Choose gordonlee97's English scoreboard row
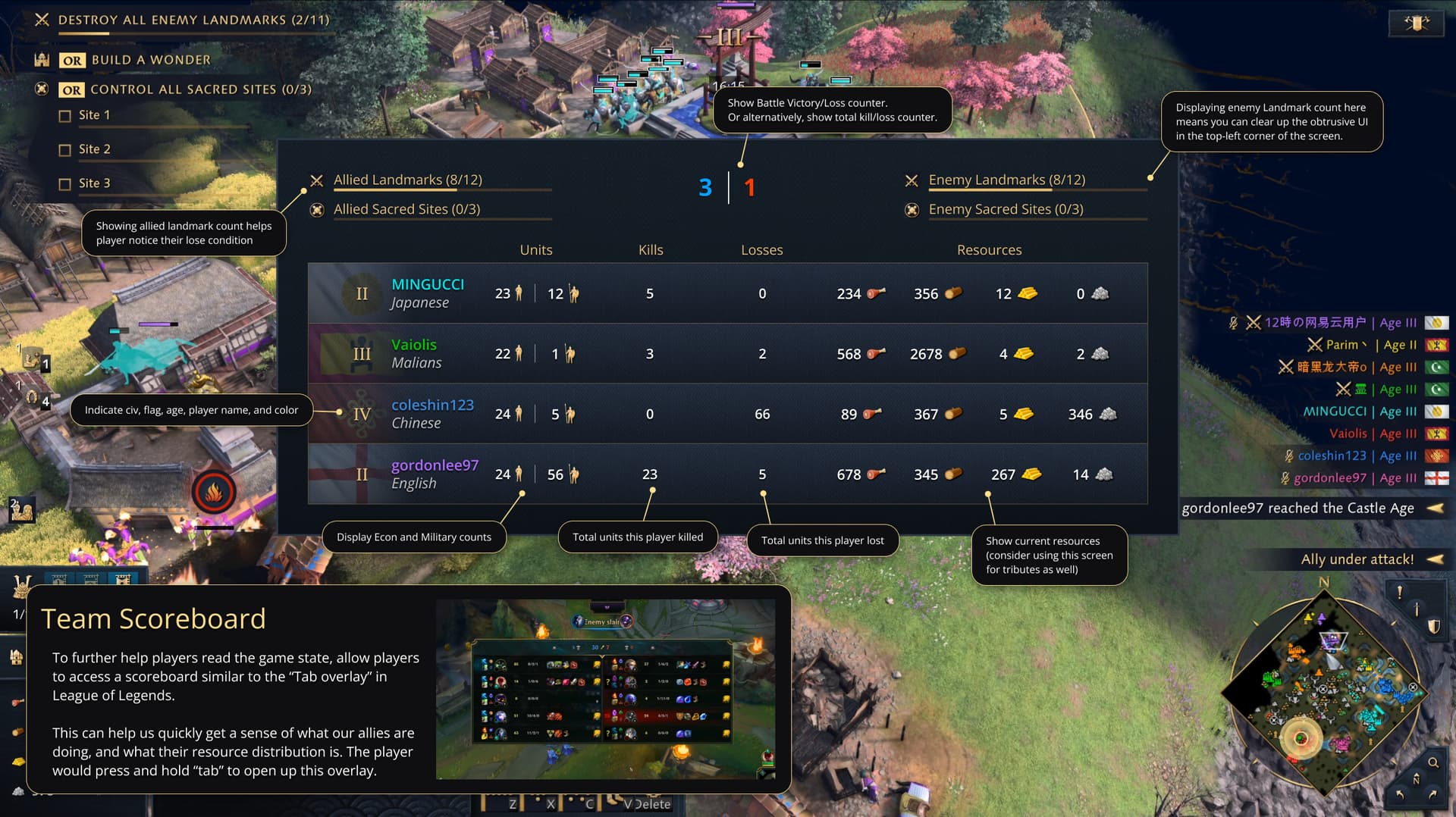This screenshot has height=817, width=1456. (x=726, y=474)
